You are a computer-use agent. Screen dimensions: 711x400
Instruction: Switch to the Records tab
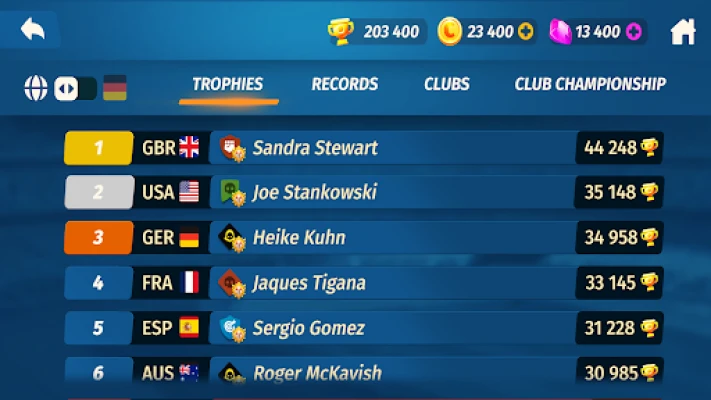tap(344, 85)
